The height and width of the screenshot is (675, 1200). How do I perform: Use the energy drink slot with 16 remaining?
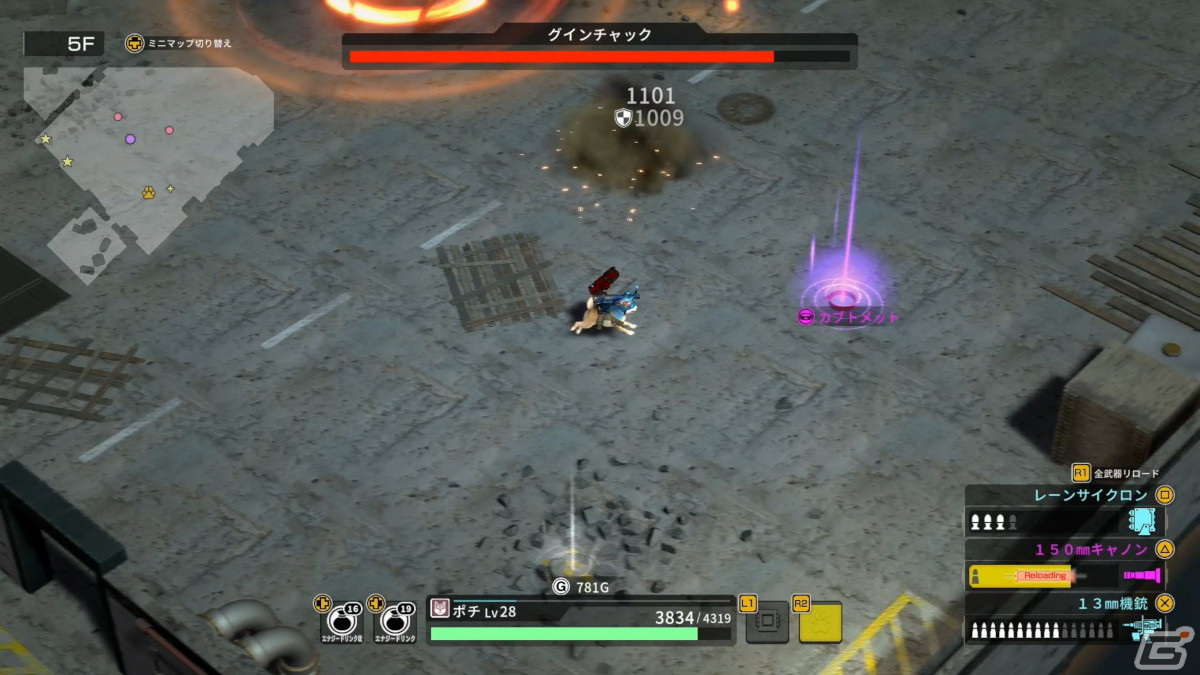click(340, 622)
